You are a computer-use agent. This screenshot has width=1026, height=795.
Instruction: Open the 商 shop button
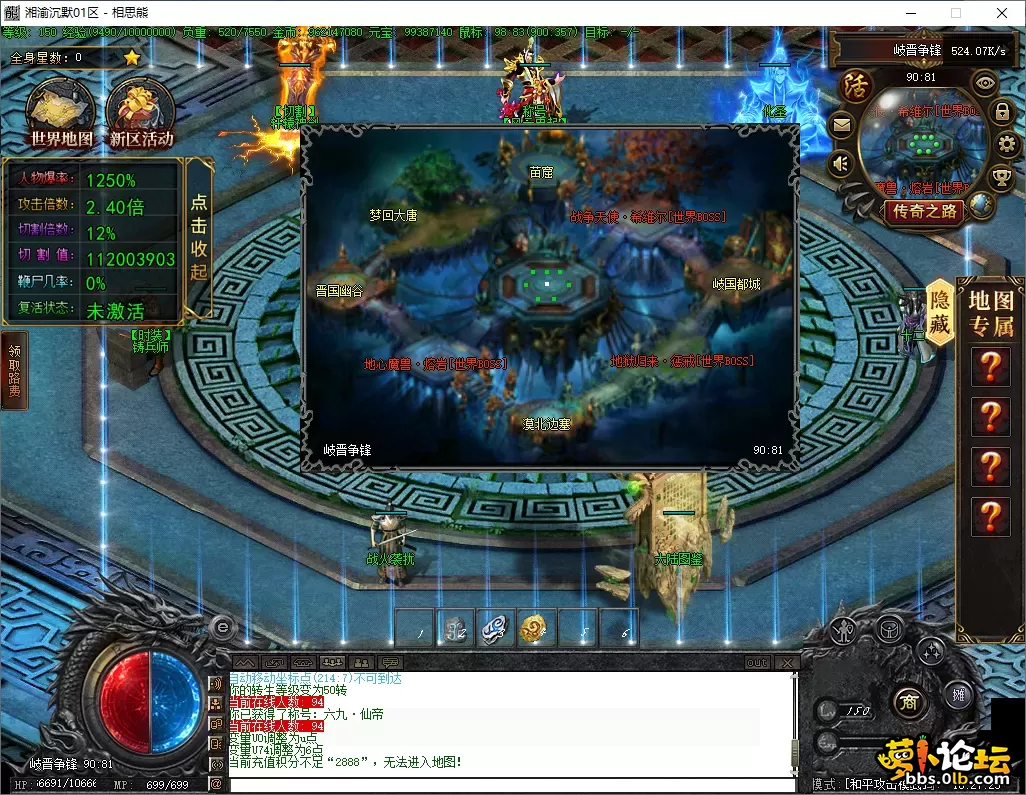pos(908,698)
